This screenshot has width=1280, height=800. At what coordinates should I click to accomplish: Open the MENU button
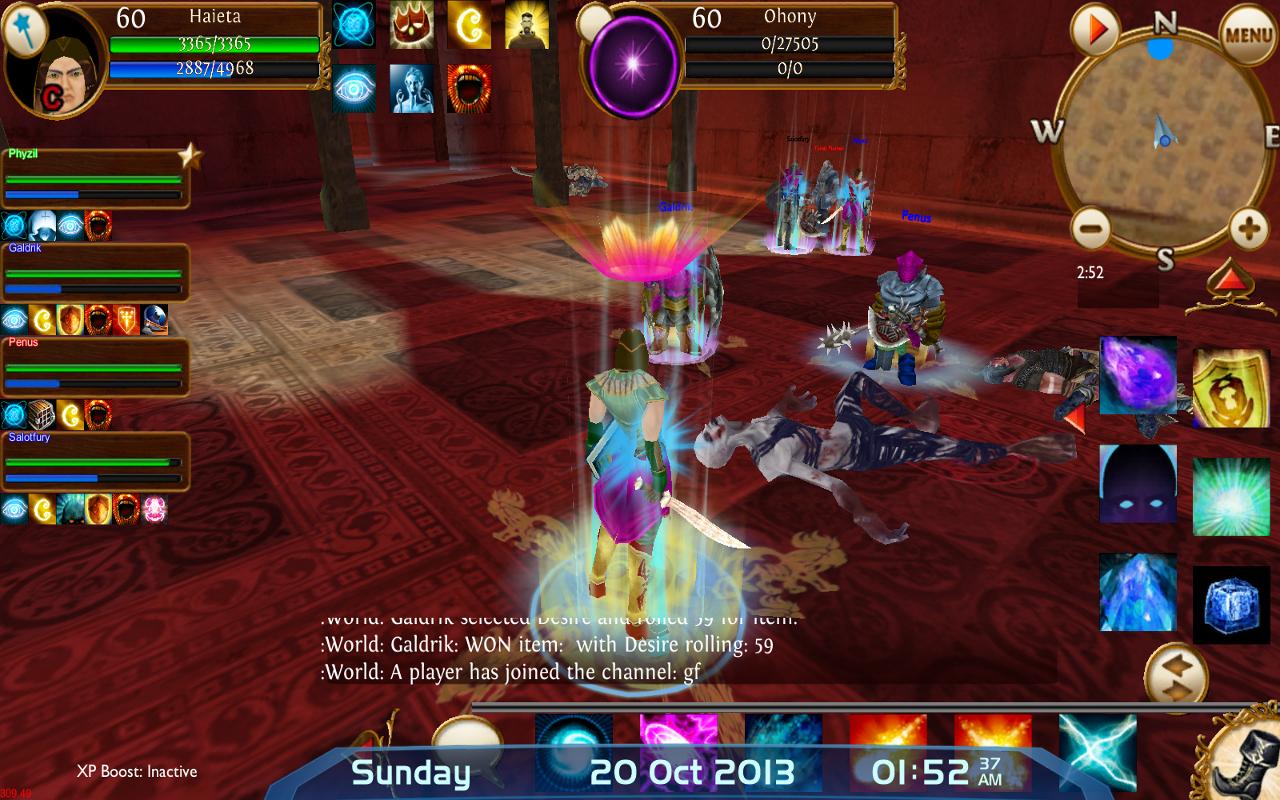1248,34
